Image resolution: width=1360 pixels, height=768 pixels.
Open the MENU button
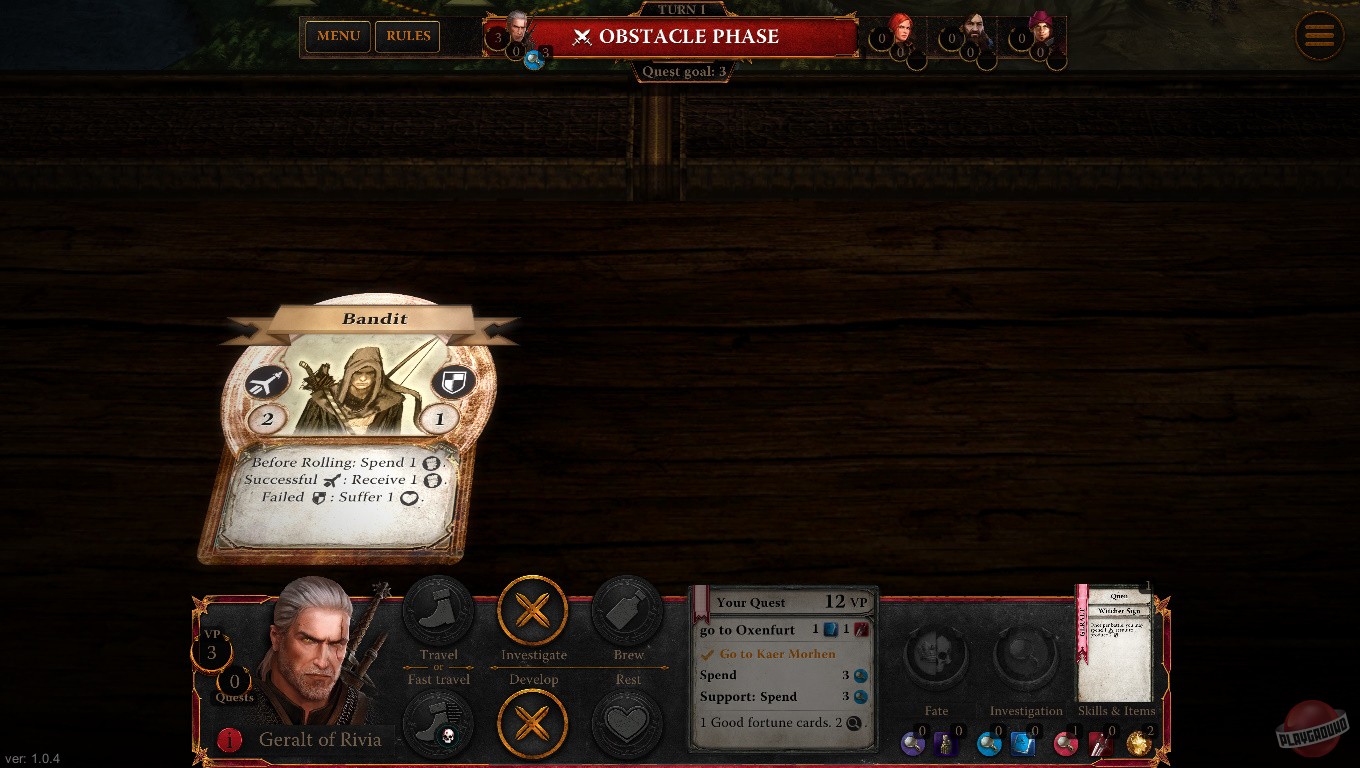337,36
